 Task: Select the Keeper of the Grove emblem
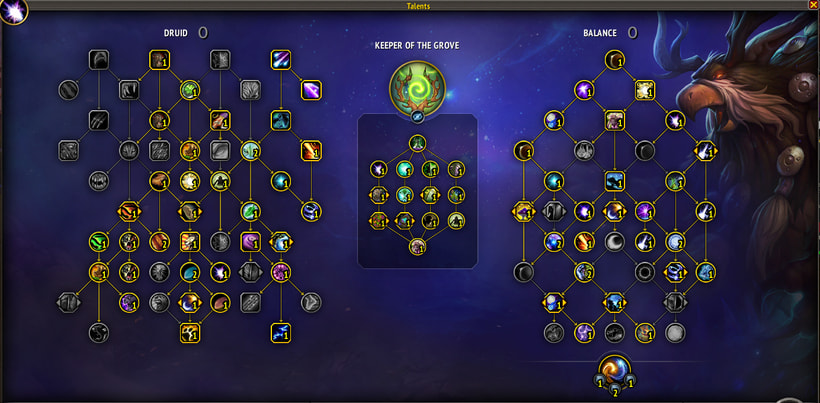[x=418, y=86]
